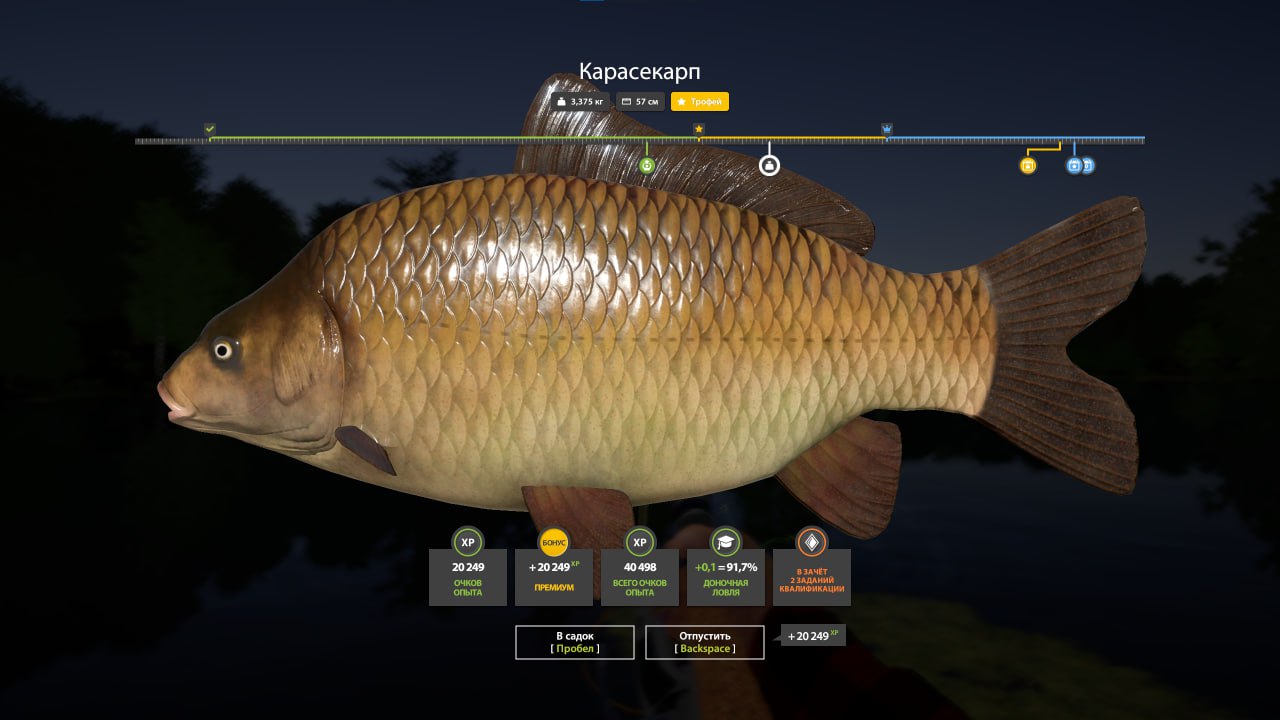Select the green checkmark marker on the scale
Screen dimensions: 1280x720
(x=210, y=129)
